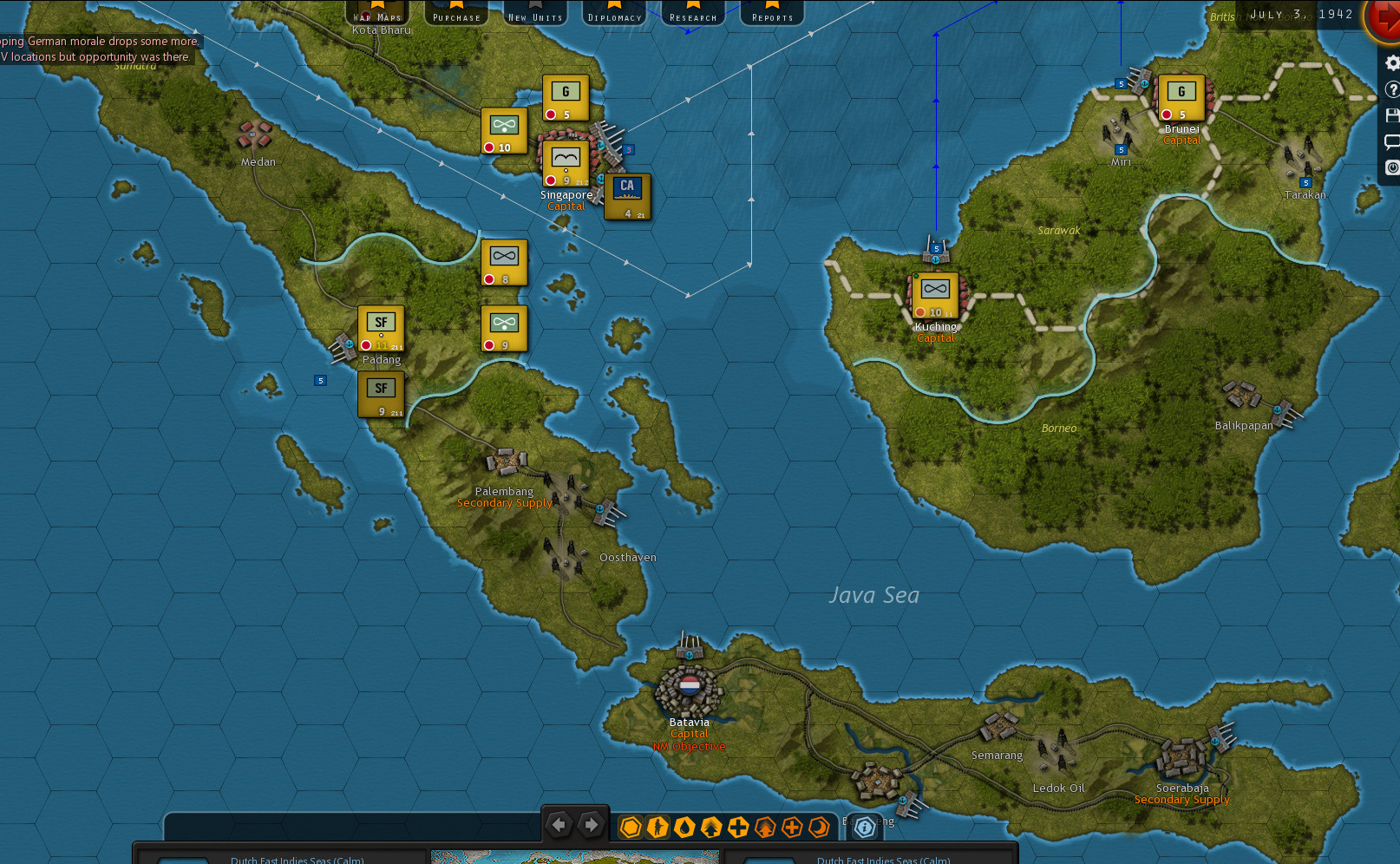Select the soldier figure hexagon icon
This screenshot has height=864, width=1400.
(x=657, y=827)
